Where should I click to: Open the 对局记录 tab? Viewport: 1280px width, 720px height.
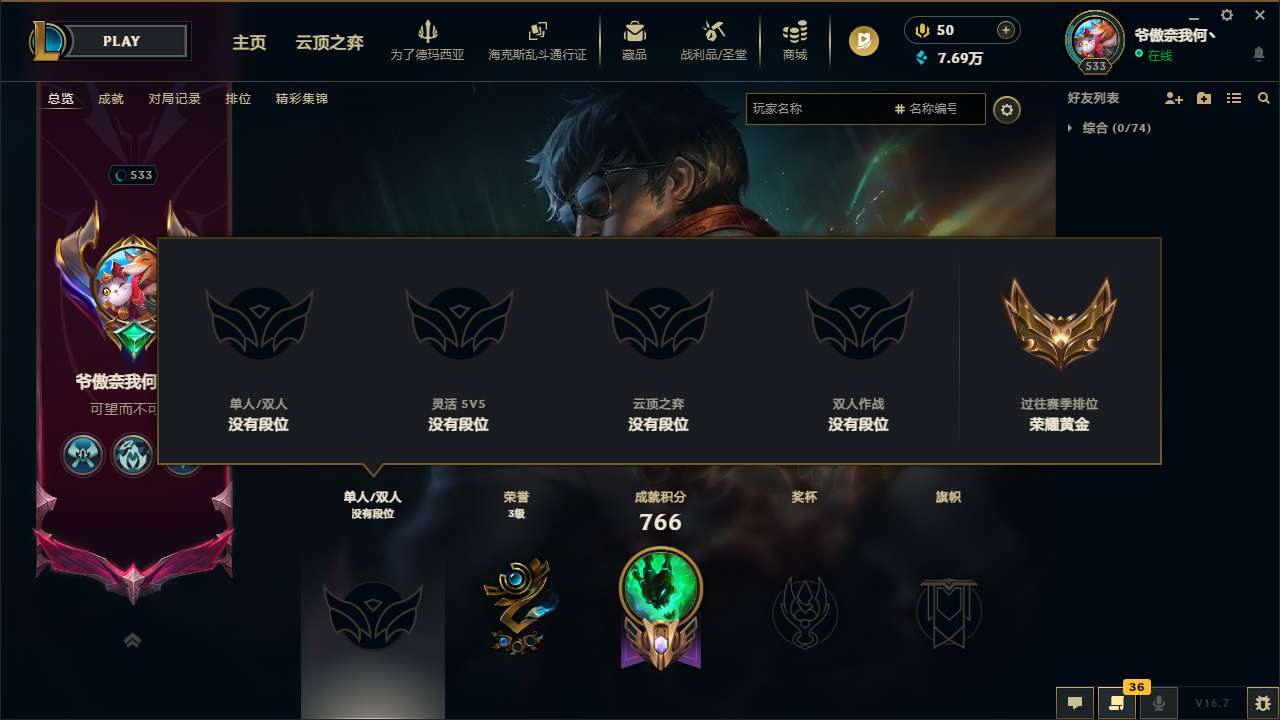[174, 99]
